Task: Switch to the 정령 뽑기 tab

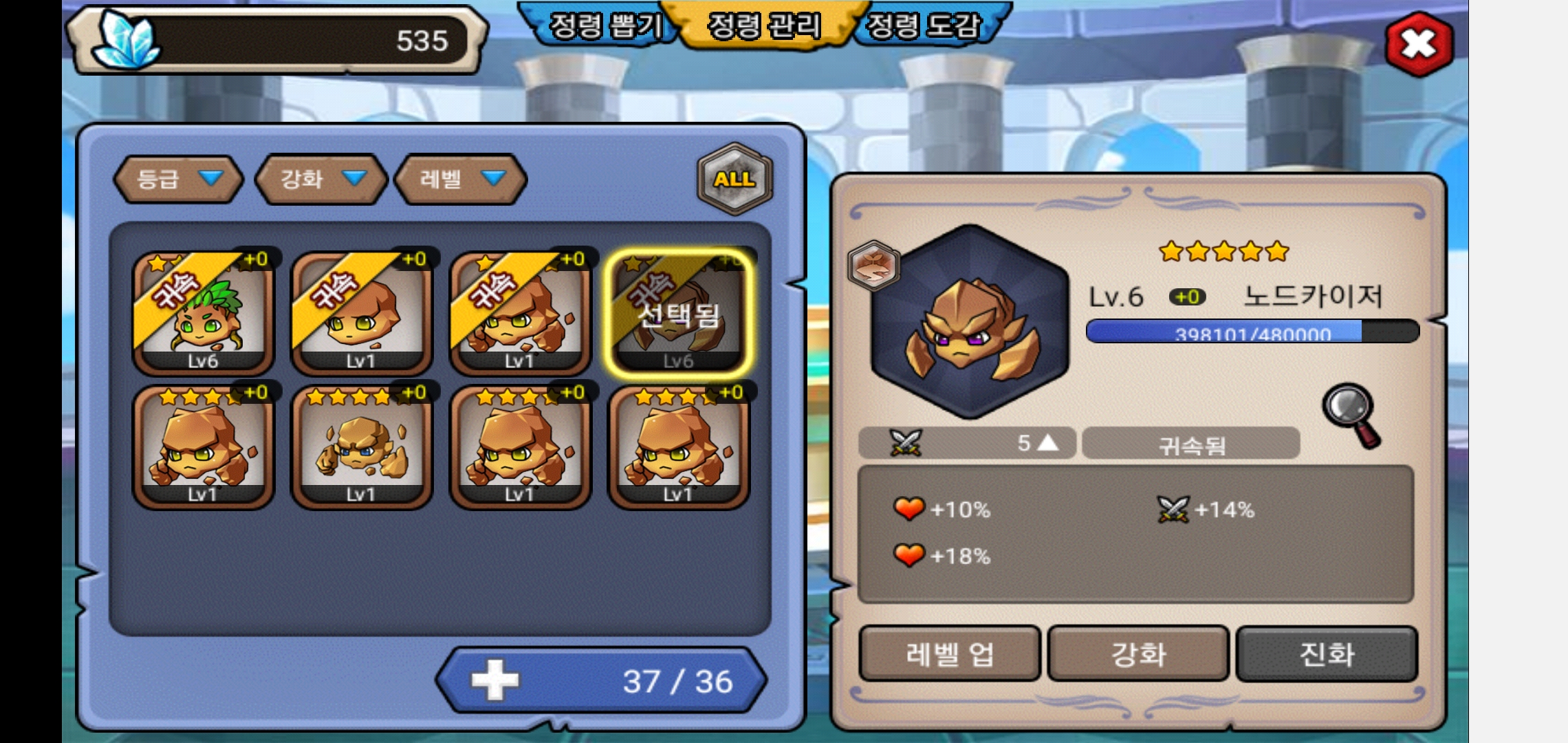Action: pos(604,26)
